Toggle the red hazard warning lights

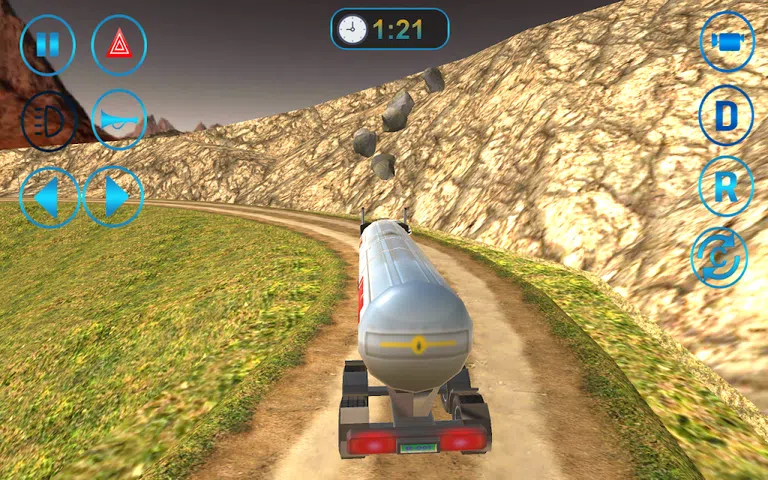[119, 45]
